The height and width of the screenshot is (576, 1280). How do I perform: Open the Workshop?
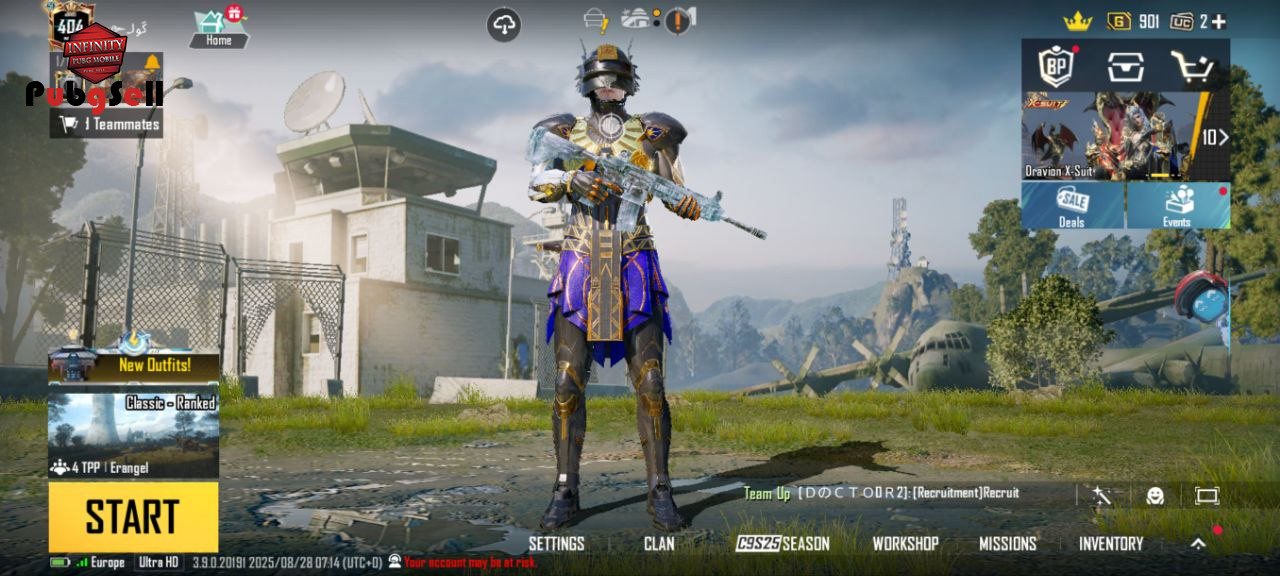(x=905, y=543)
